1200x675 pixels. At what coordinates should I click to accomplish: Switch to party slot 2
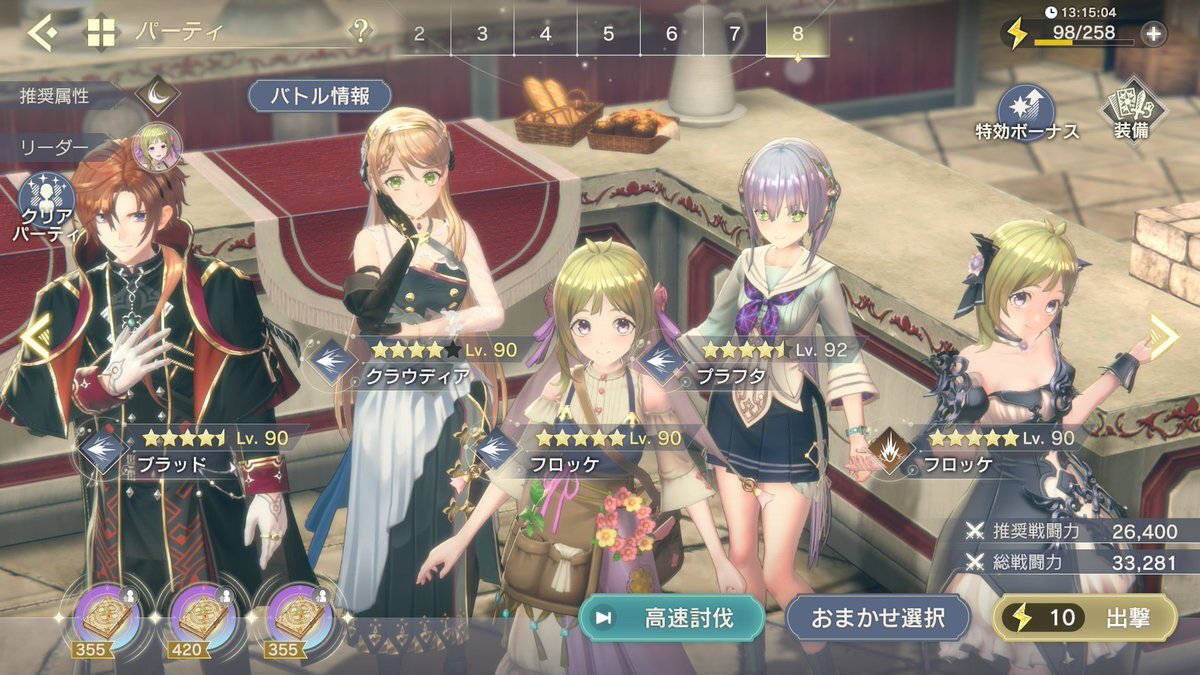pyautogui.click(x=419, y=34)
